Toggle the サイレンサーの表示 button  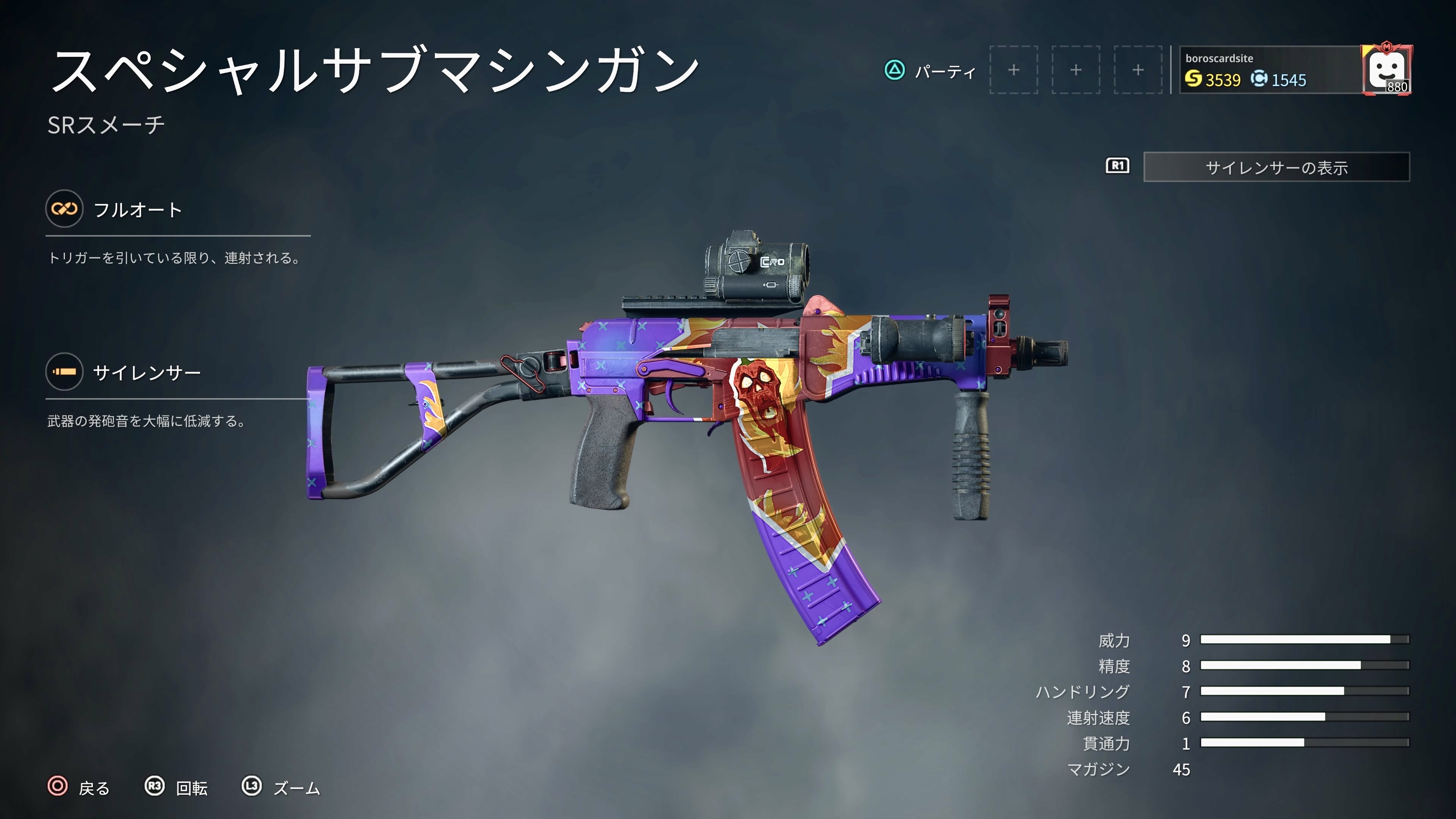pyautogui.click(x=1276, y=167)
